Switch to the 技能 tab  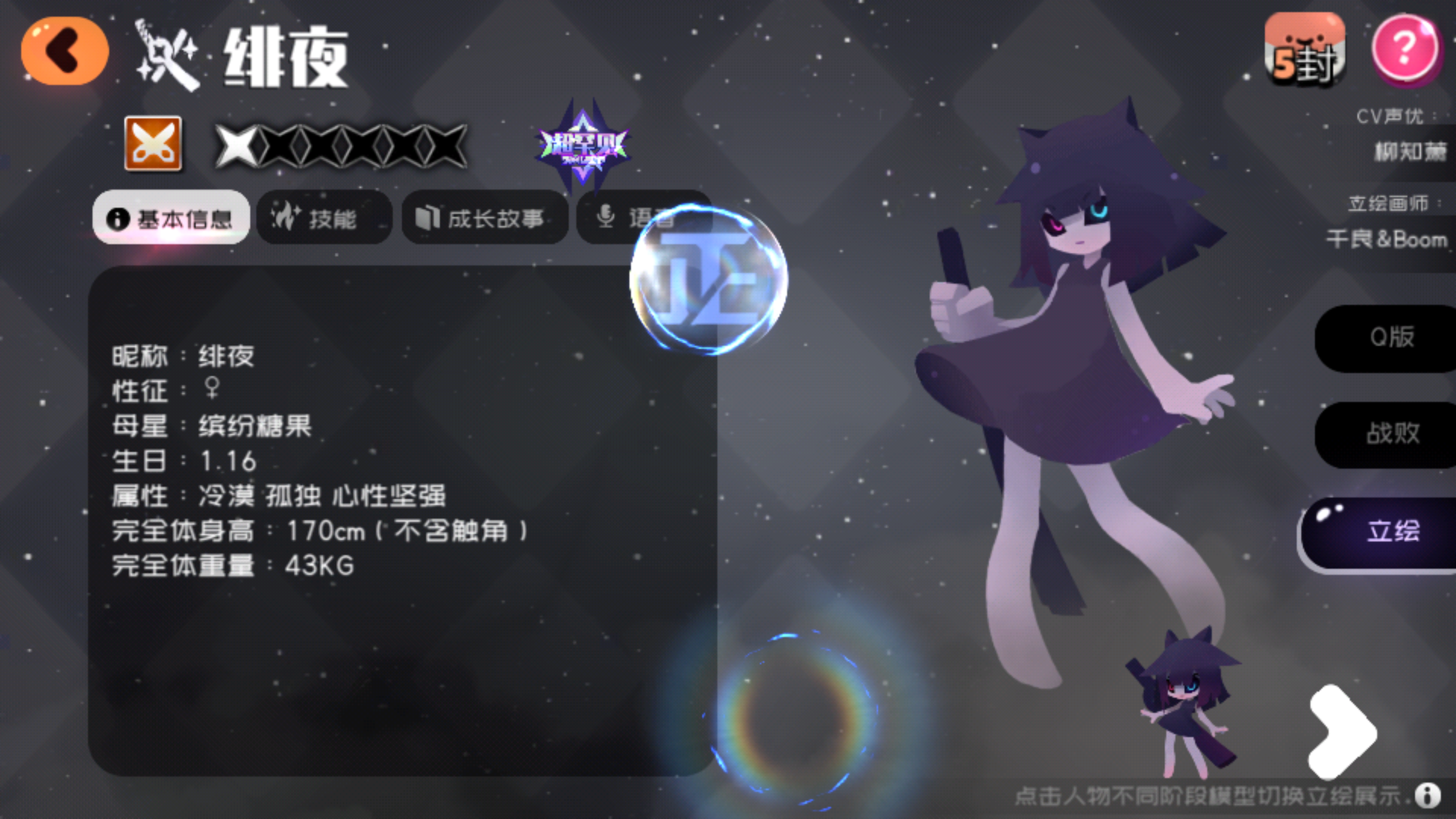[325, 218]
